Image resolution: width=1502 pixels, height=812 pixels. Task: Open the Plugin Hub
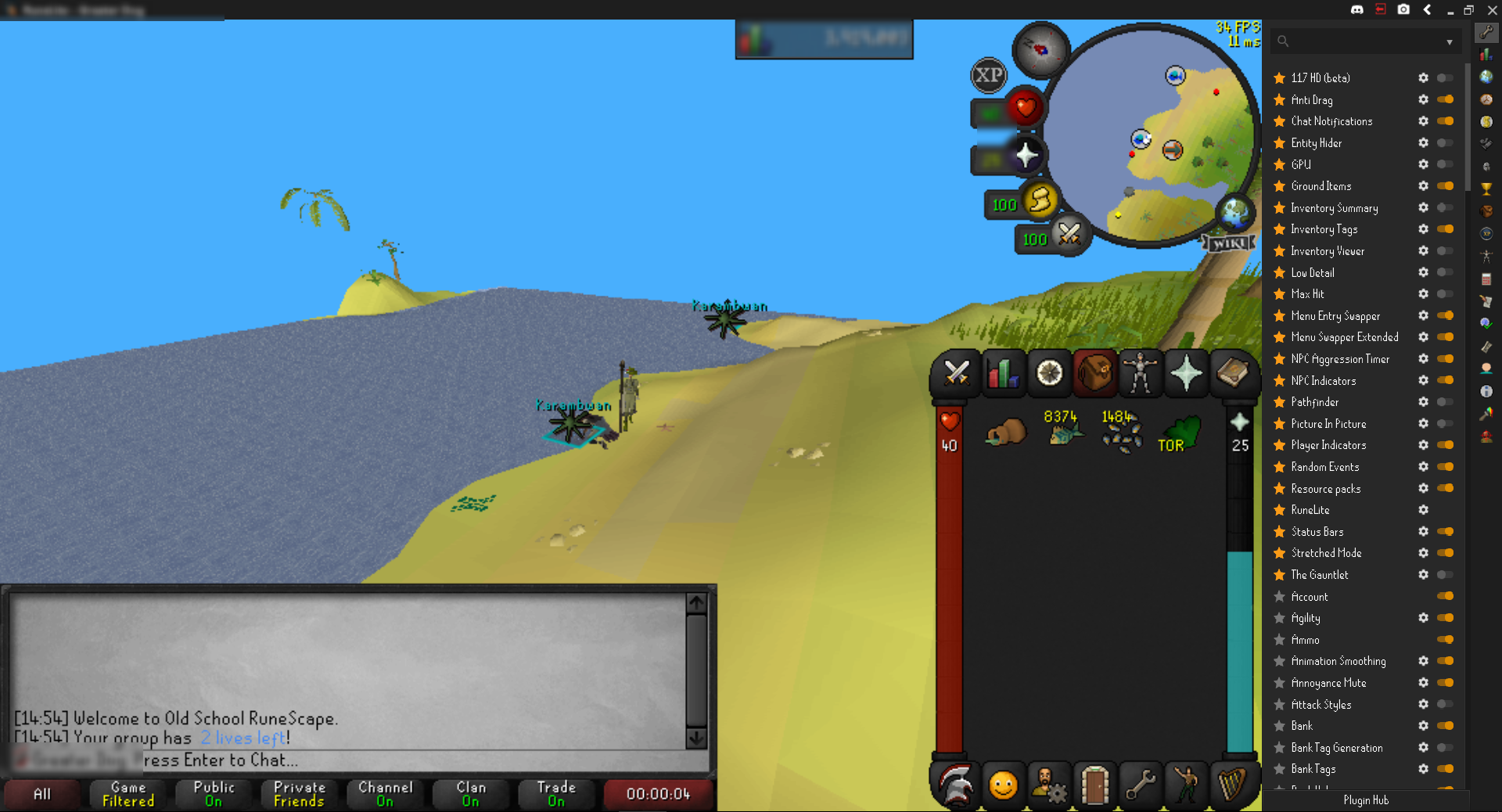1366,800
